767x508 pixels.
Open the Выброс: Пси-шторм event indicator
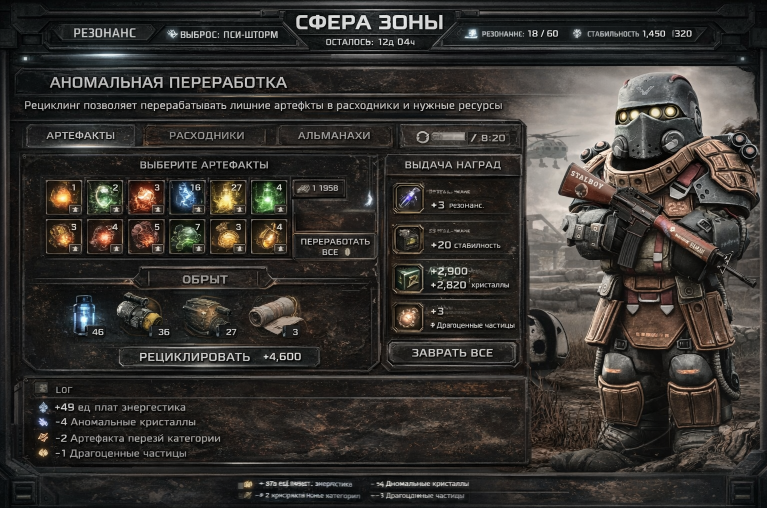point(222,33)
